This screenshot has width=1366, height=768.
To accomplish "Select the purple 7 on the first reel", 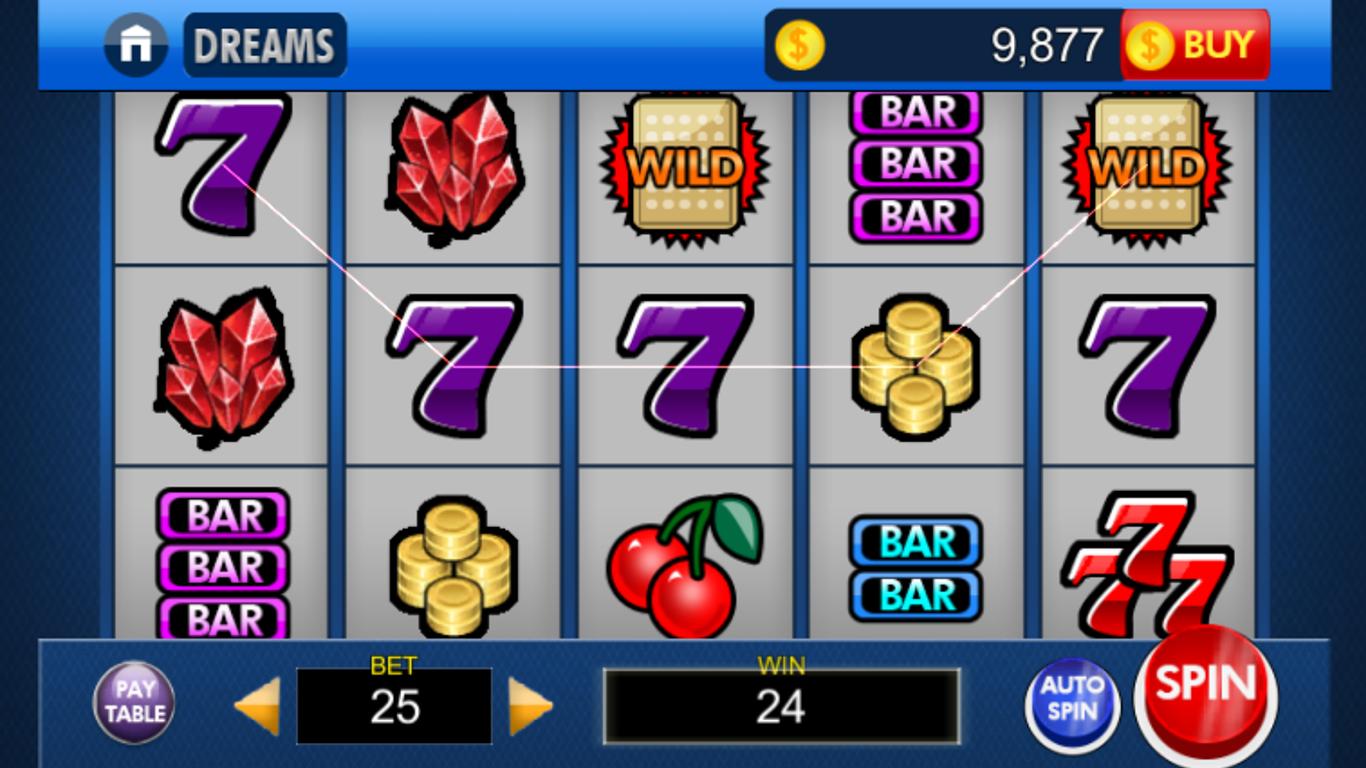I will click(x=218, y=170).
